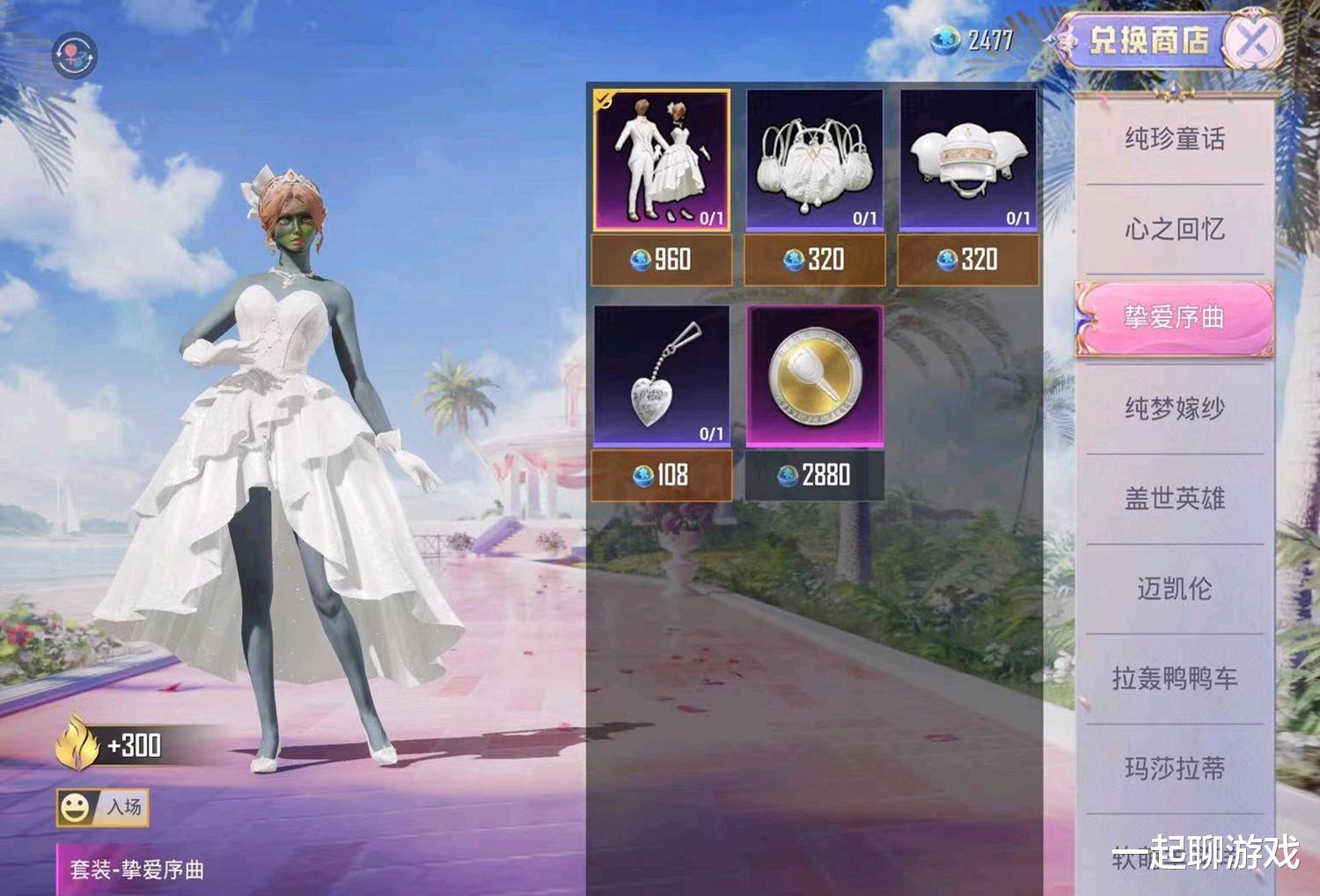1320x896 pixels.
Task: Buy the outfit set for 960
Action: tap(662, 260)
